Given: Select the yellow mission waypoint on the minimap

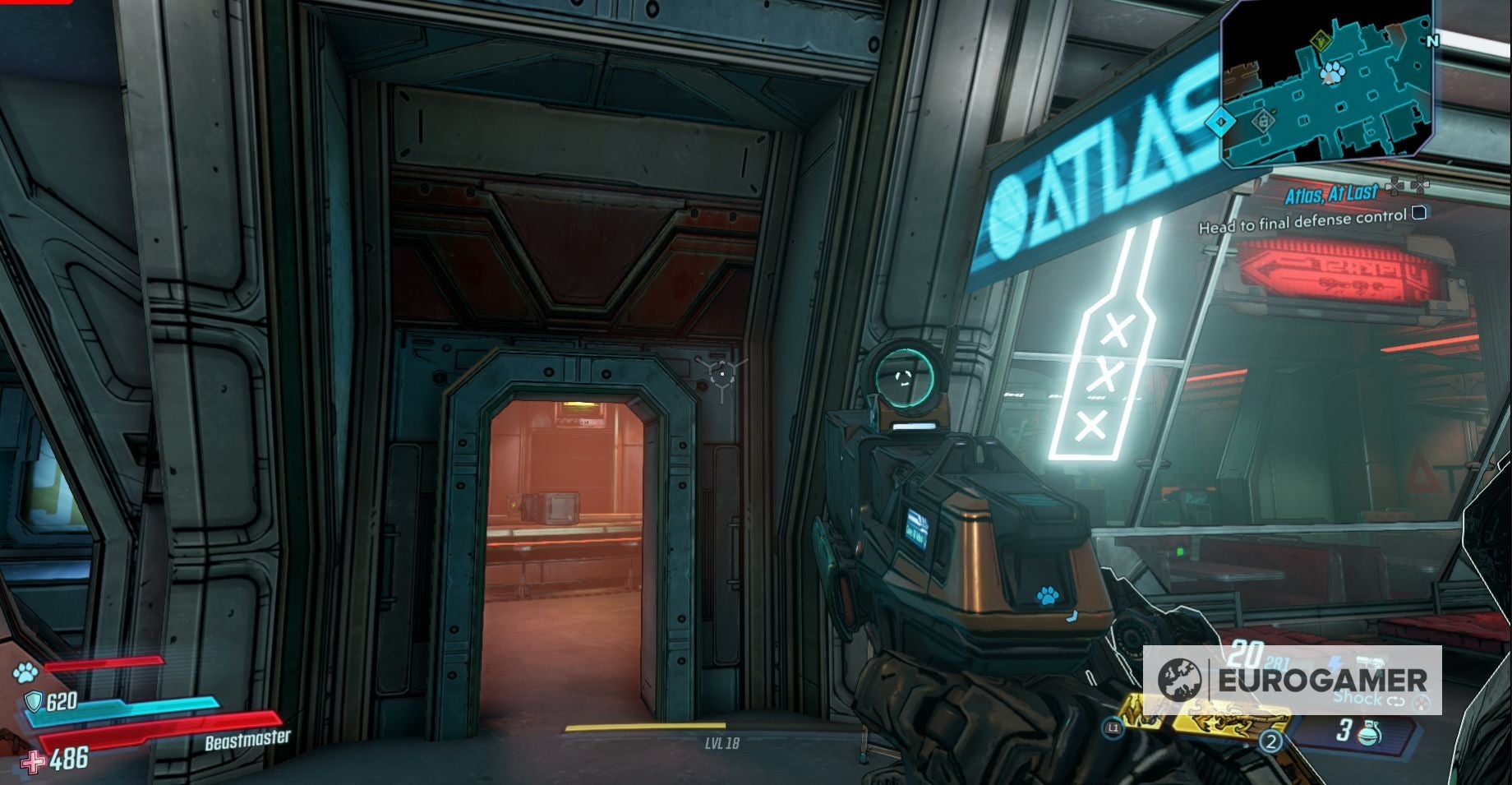Looking at the screenshot, I should [1322, 41].
